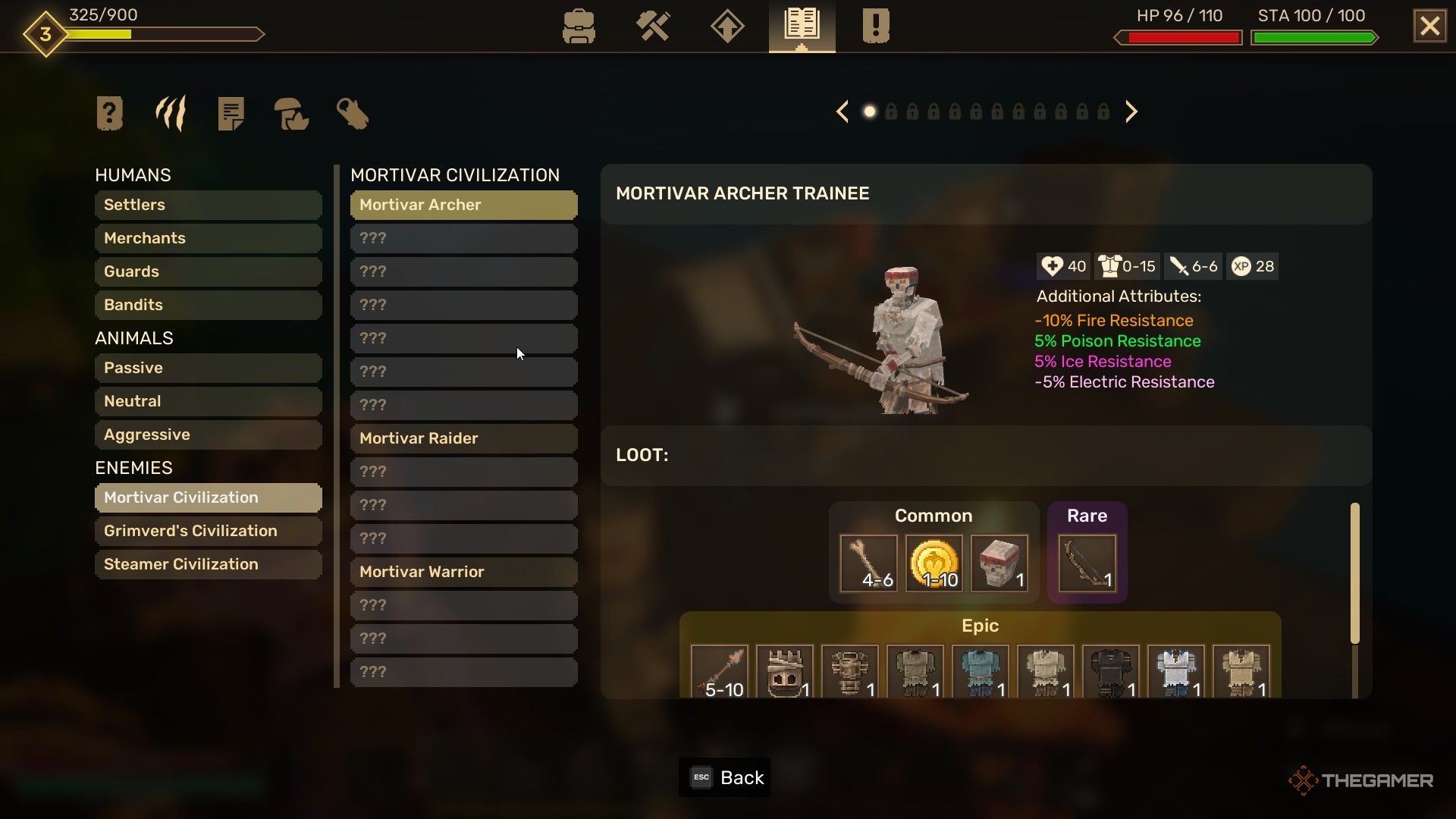Screen dimensions: 1456x819
Task: Open the quest exclamation mark tab
Action: tap(875, 27)
